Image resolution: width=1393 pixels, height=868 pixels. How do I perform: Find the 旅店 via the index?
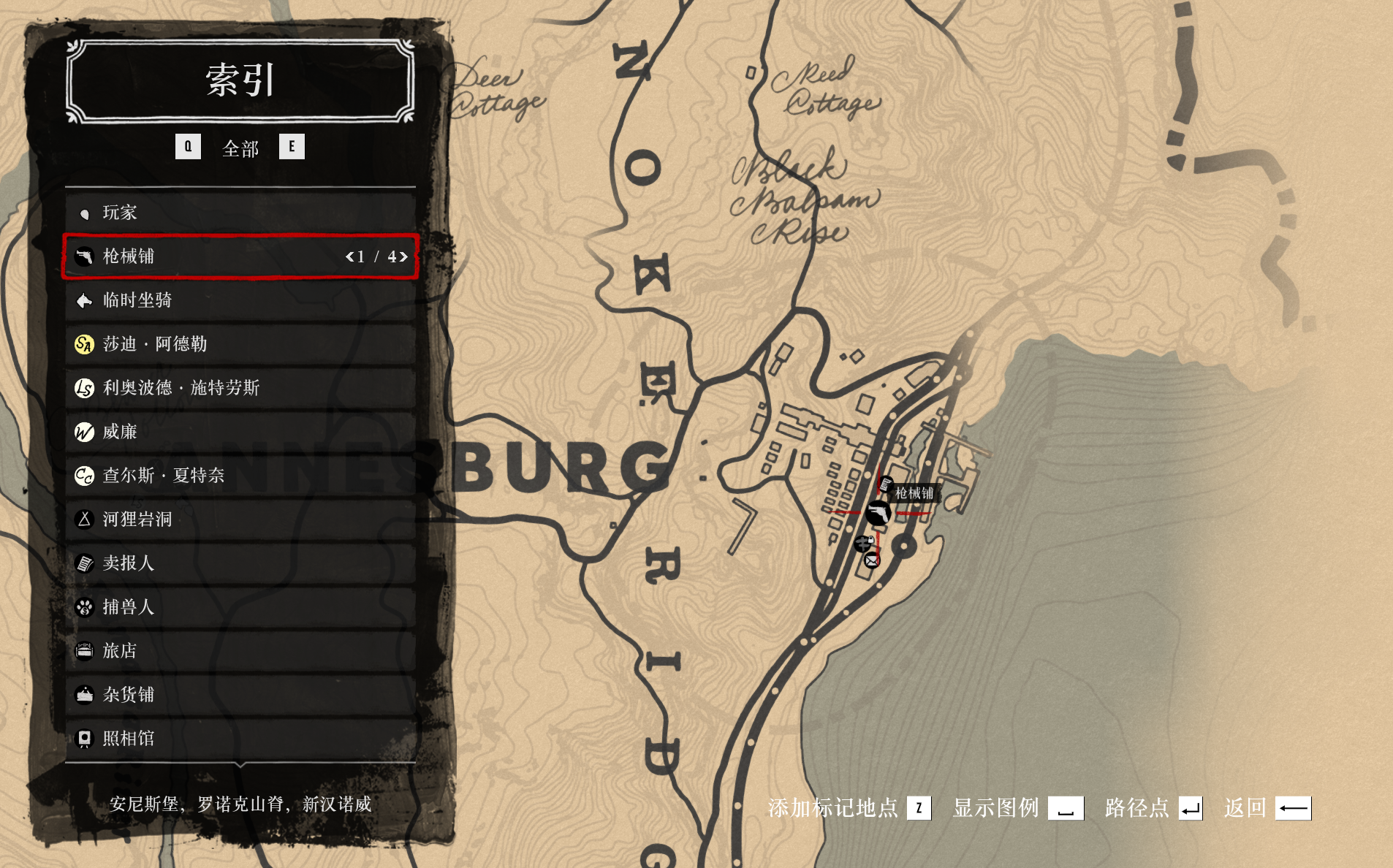pyautogui.click(x=240, y=651)
